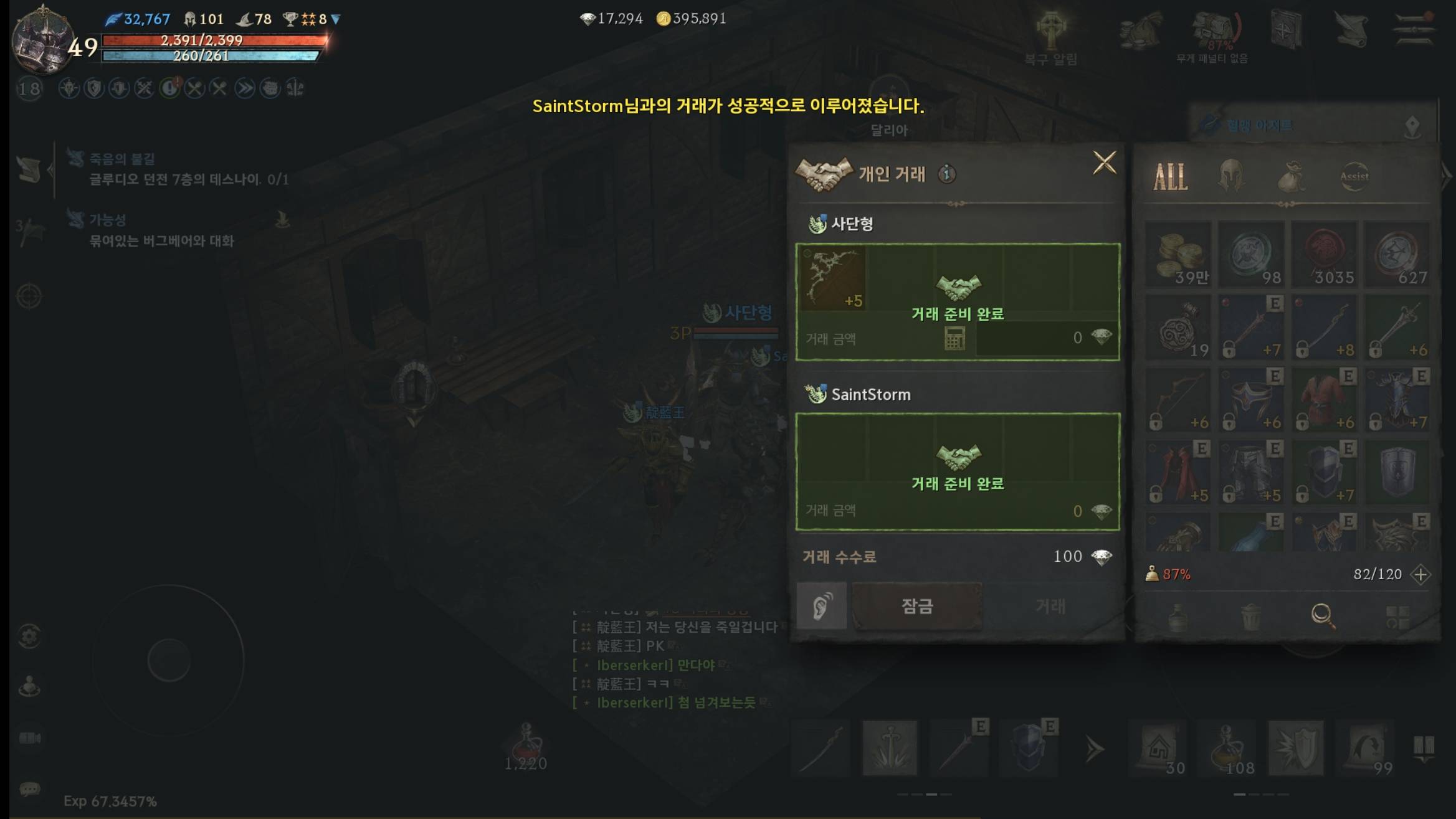Open the main hamburger menu
Viewport: 1456px width, 819px height.
click(x=1414, y=29)
